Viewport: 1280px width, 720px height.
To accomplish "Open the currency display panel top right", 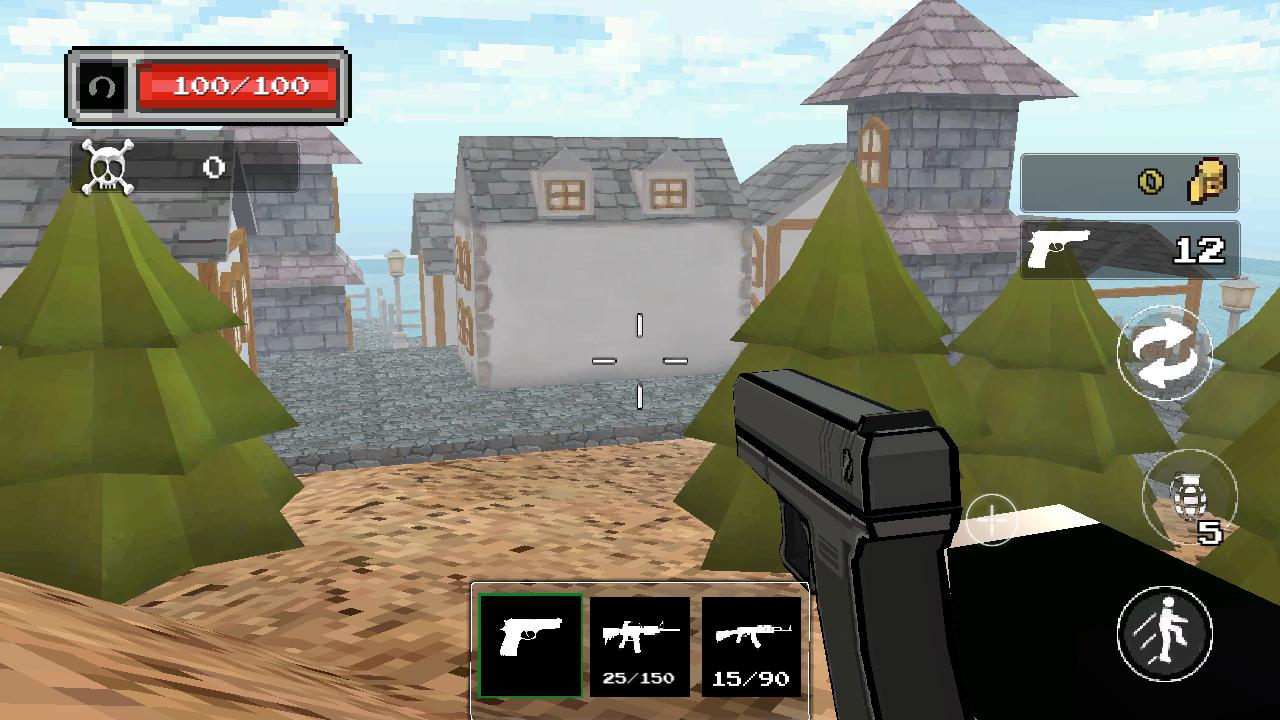I will [x=1130, y=181].
